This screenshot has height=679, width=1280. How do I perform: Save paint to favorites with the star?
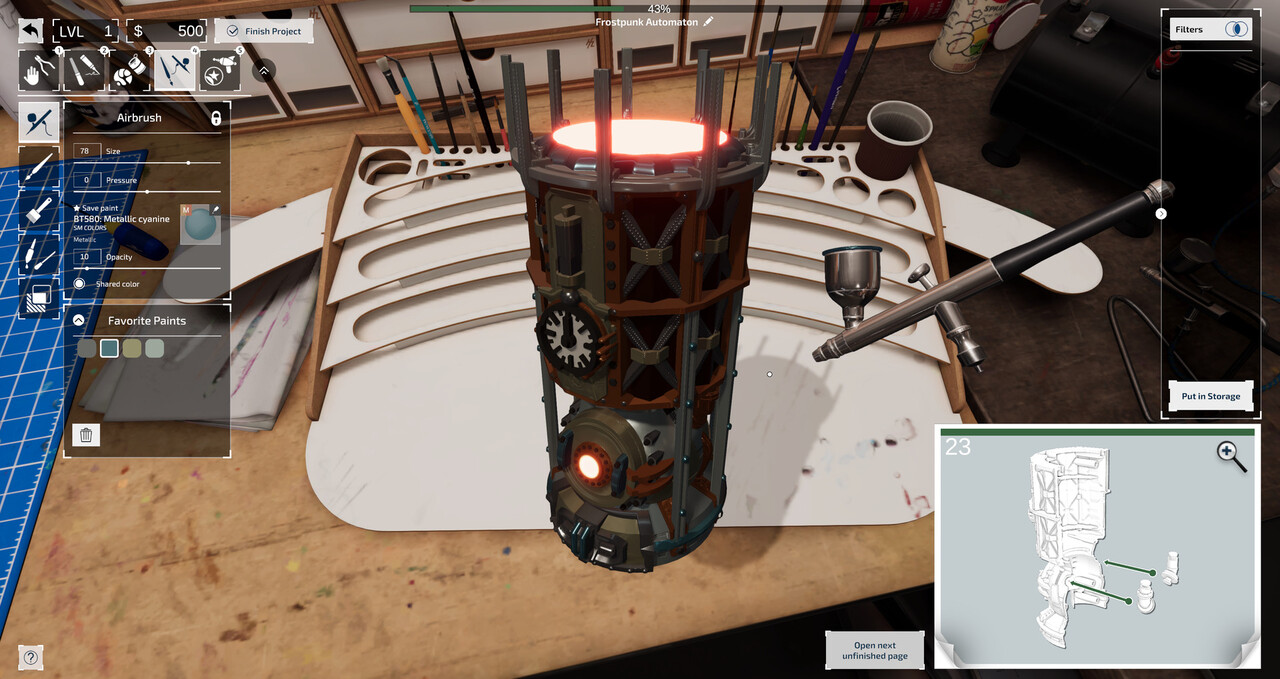tap(77, 208)
